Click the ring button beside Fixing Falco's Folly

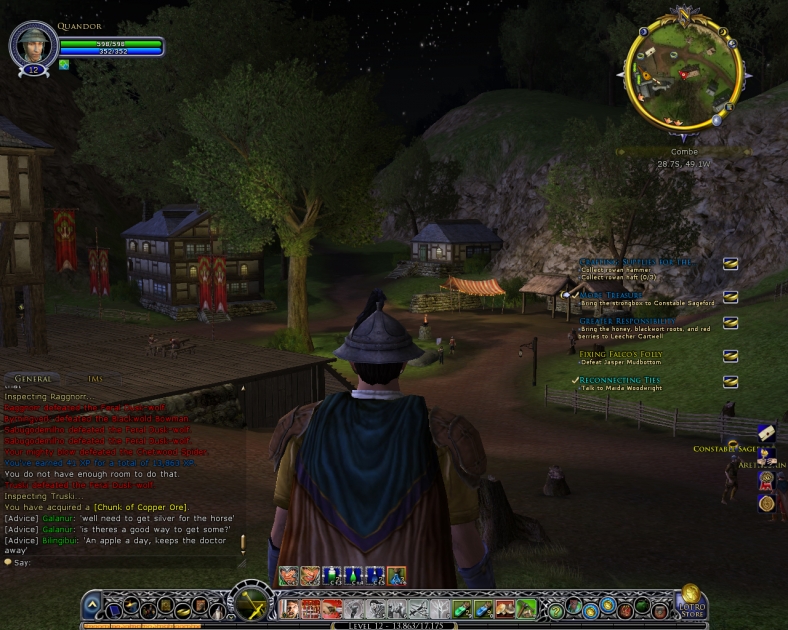click(x=731, y=356)
